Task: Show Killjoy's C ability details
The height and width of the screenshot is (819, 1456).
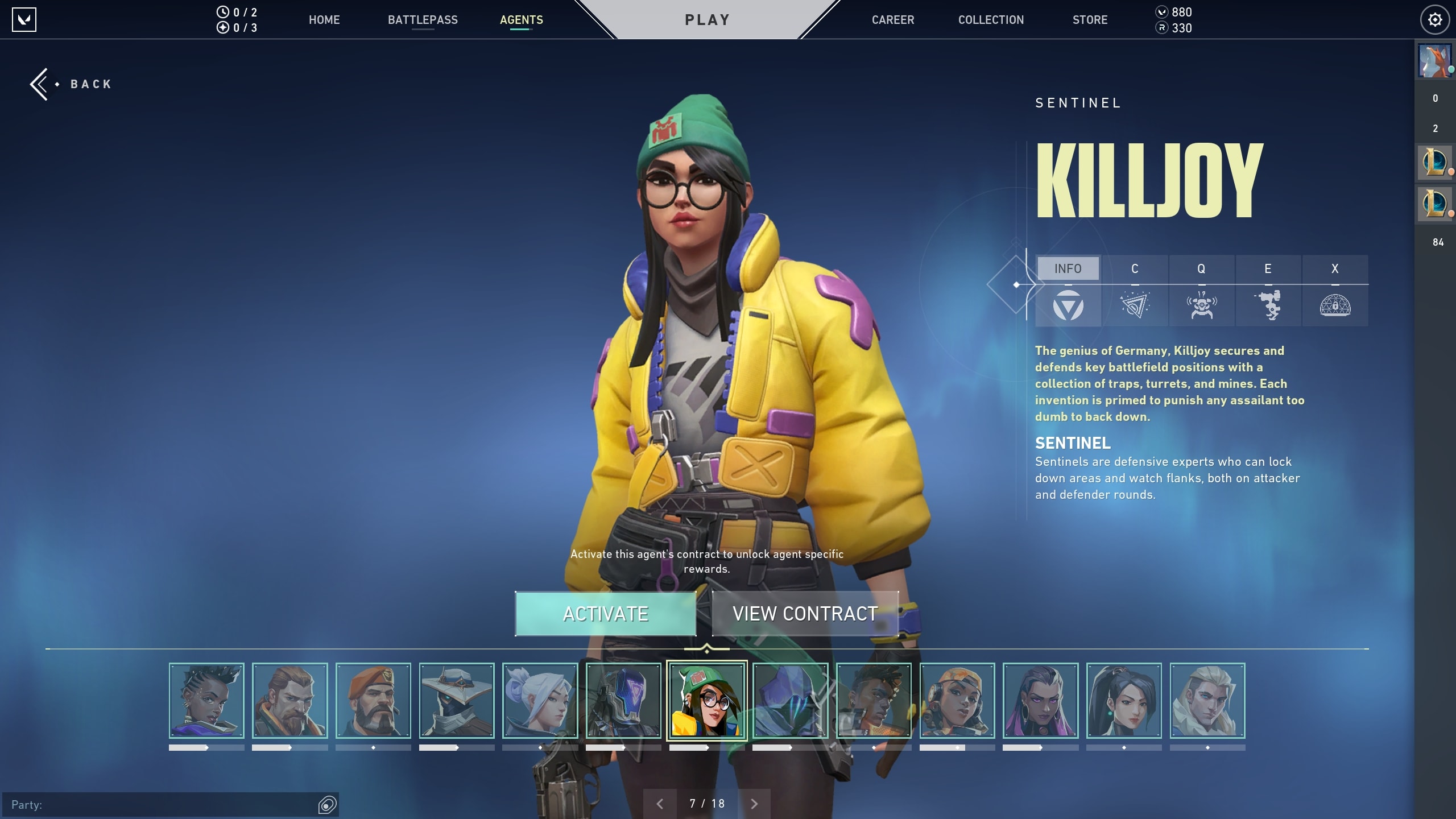Action: [1135, 291]
